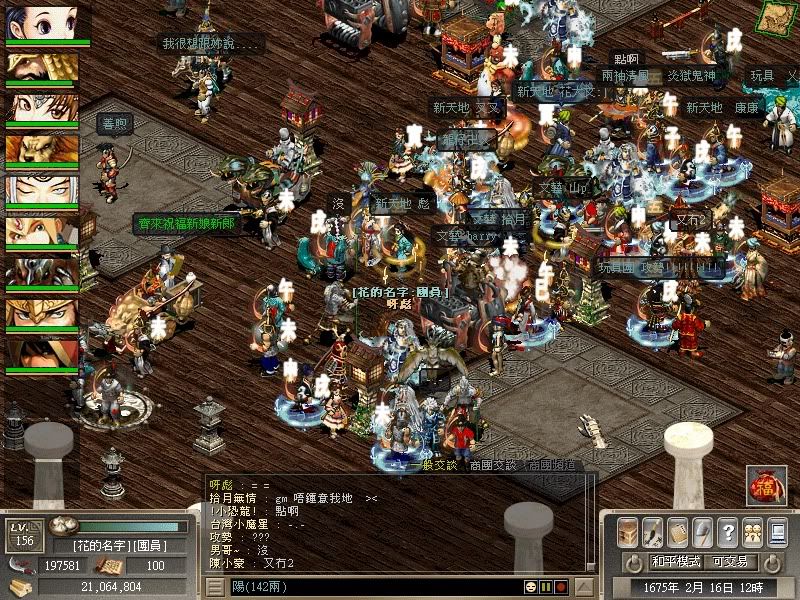Open the lined menu button left of chat input
800x600 pixels.
tap(216, 586)
